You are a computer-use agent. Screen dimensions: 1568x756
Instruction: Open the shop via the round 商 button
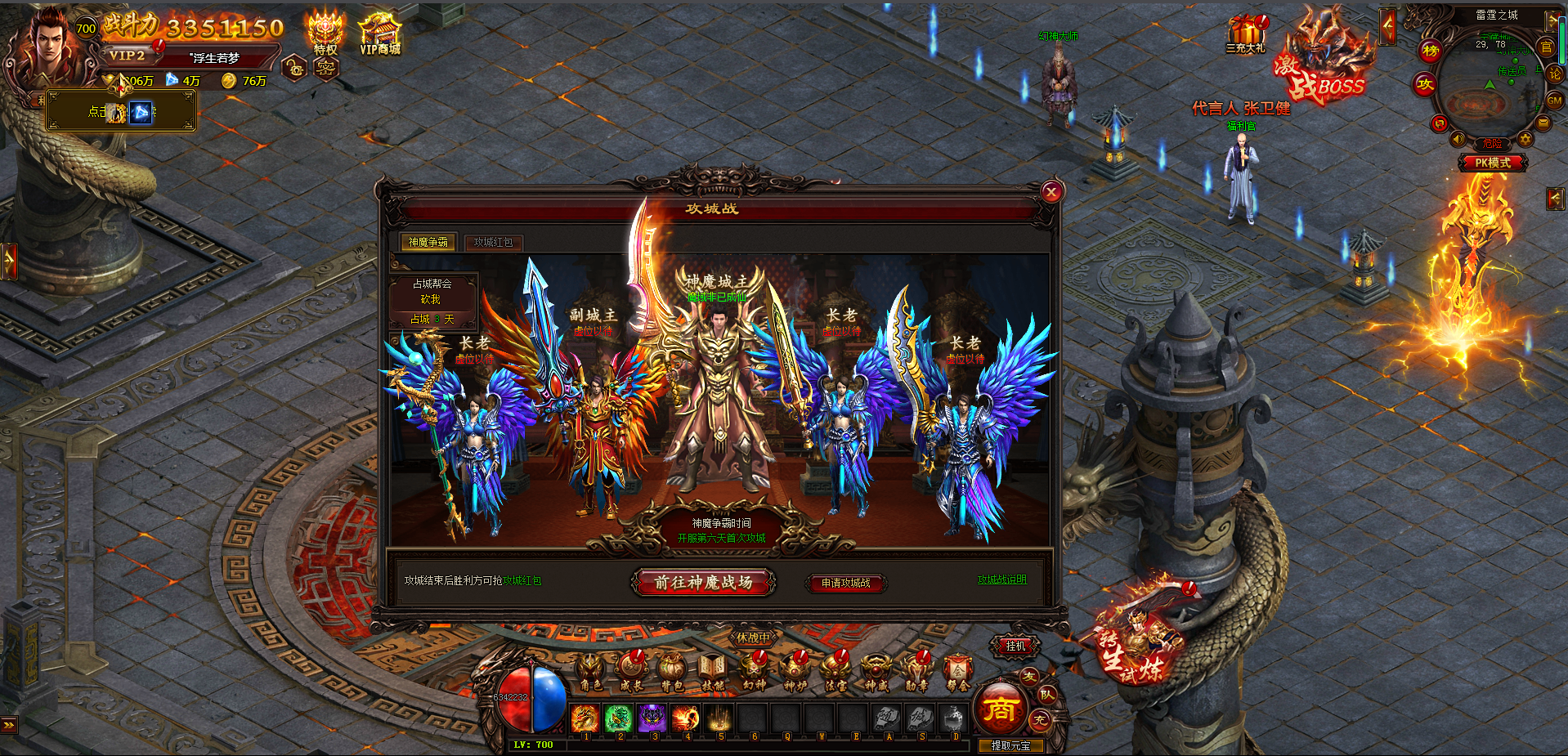point(999,709)
